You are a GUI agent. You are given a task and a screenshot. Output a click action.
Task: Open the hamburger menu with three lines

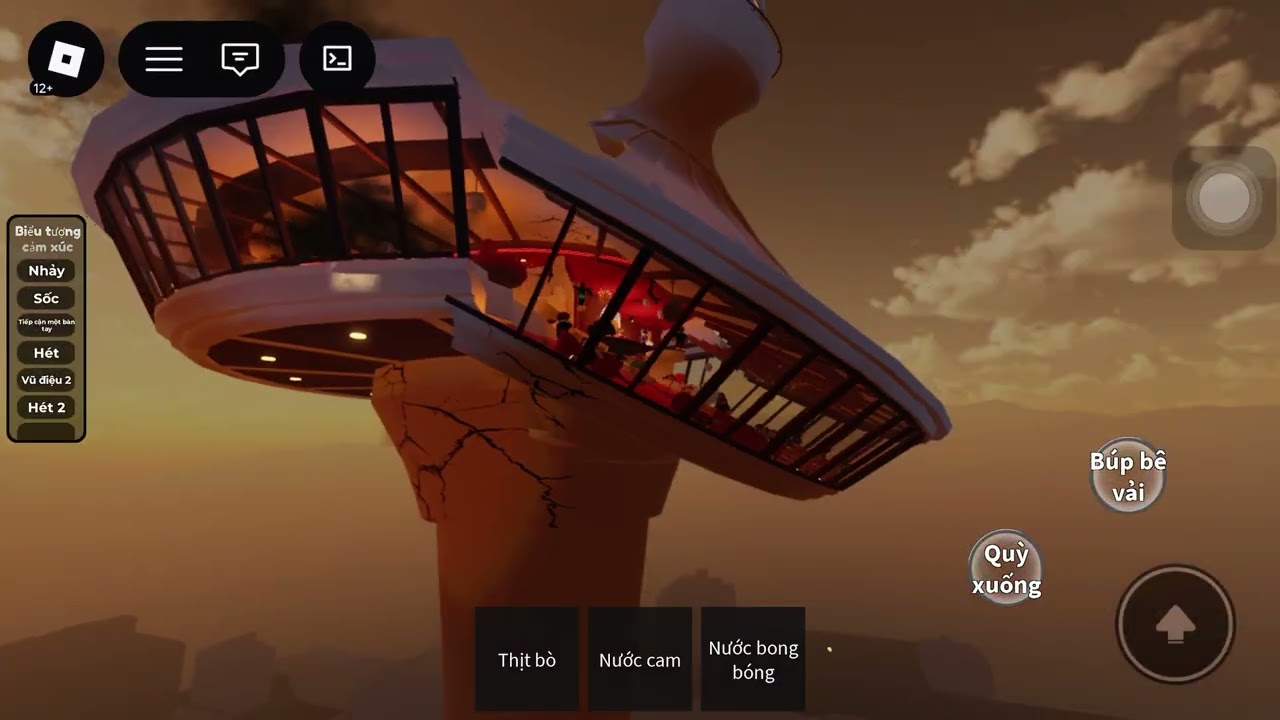click(164, 60)
